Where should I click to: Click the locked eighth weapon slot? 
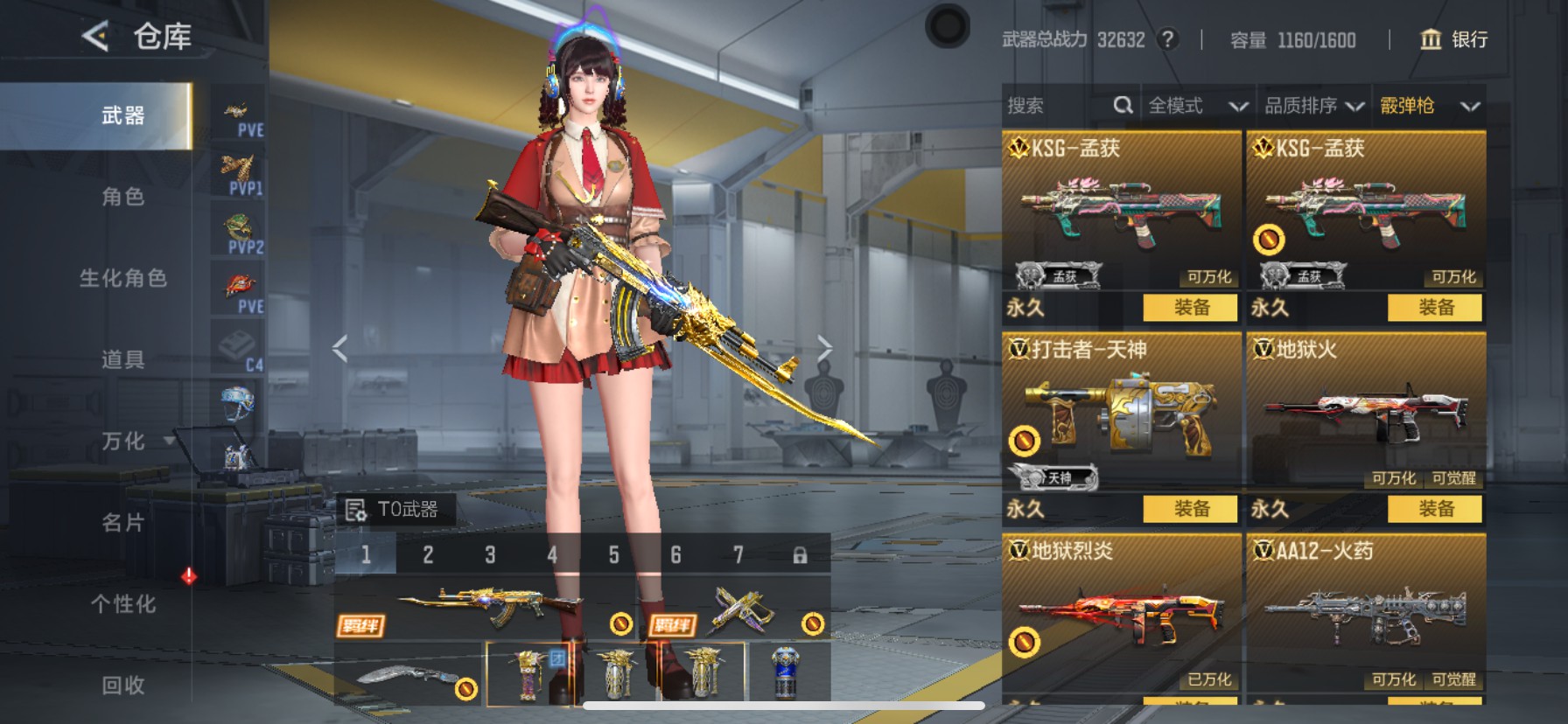click(801, 553)
